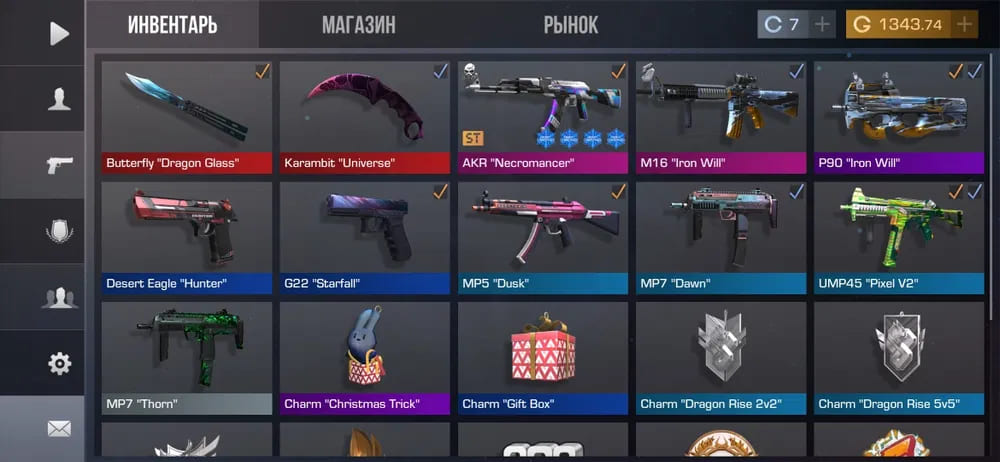Select the Desert Eagle "Hunter" pistol

pos(187,237)
